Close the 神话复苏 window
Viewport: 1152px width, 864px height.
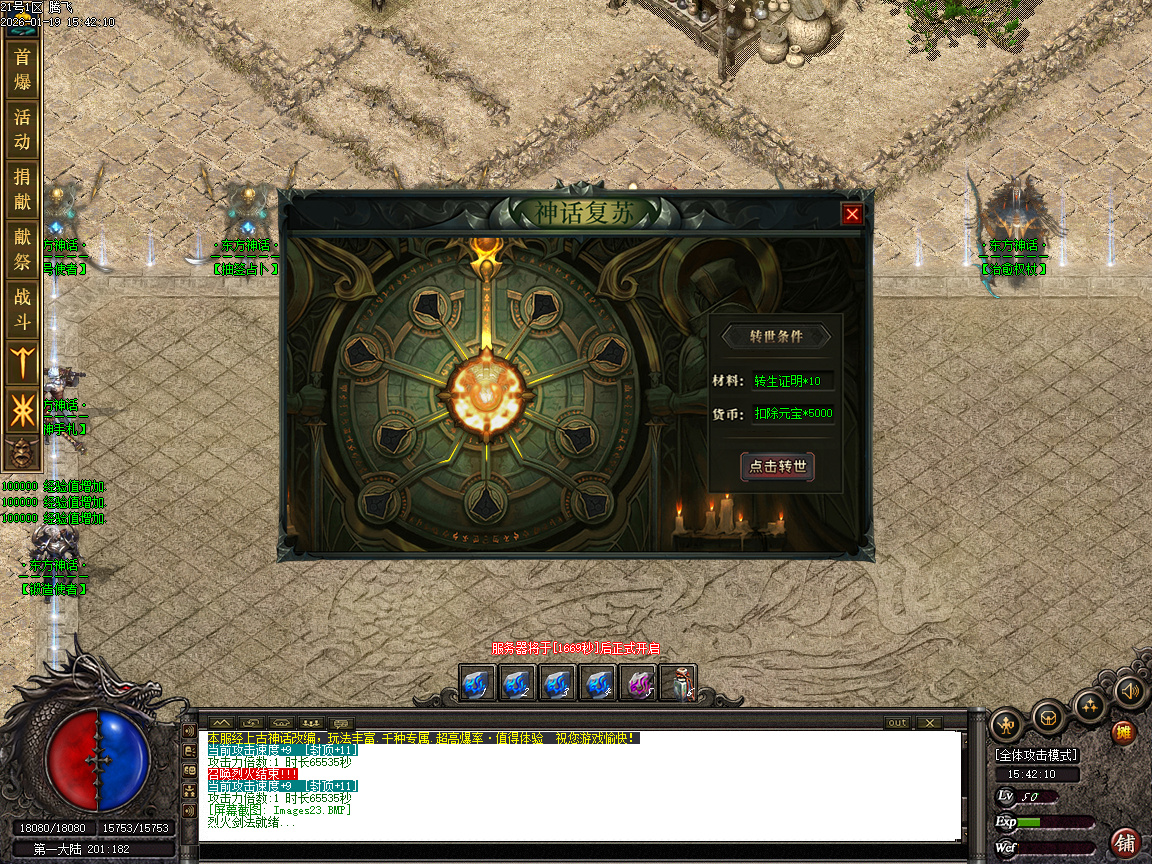852,214
